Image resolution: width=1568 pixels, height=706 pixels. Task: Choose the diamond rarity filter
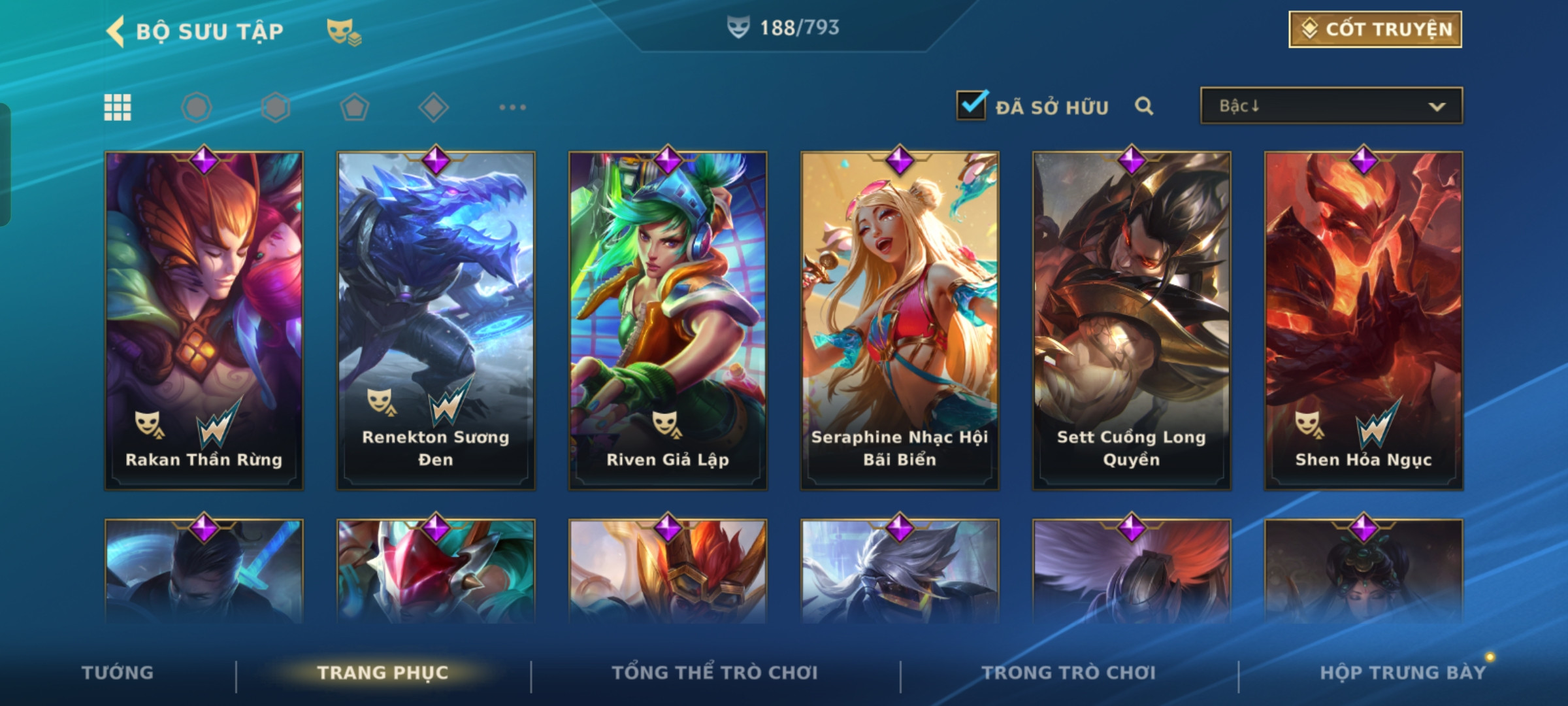[x=433, y=107]
